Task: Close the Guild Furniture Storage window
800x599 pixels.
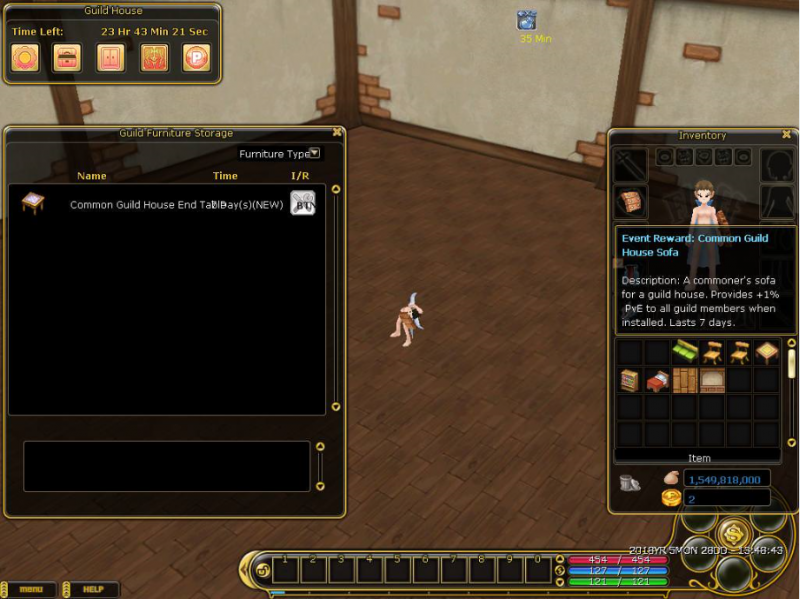Action: (x=337, y=132)
